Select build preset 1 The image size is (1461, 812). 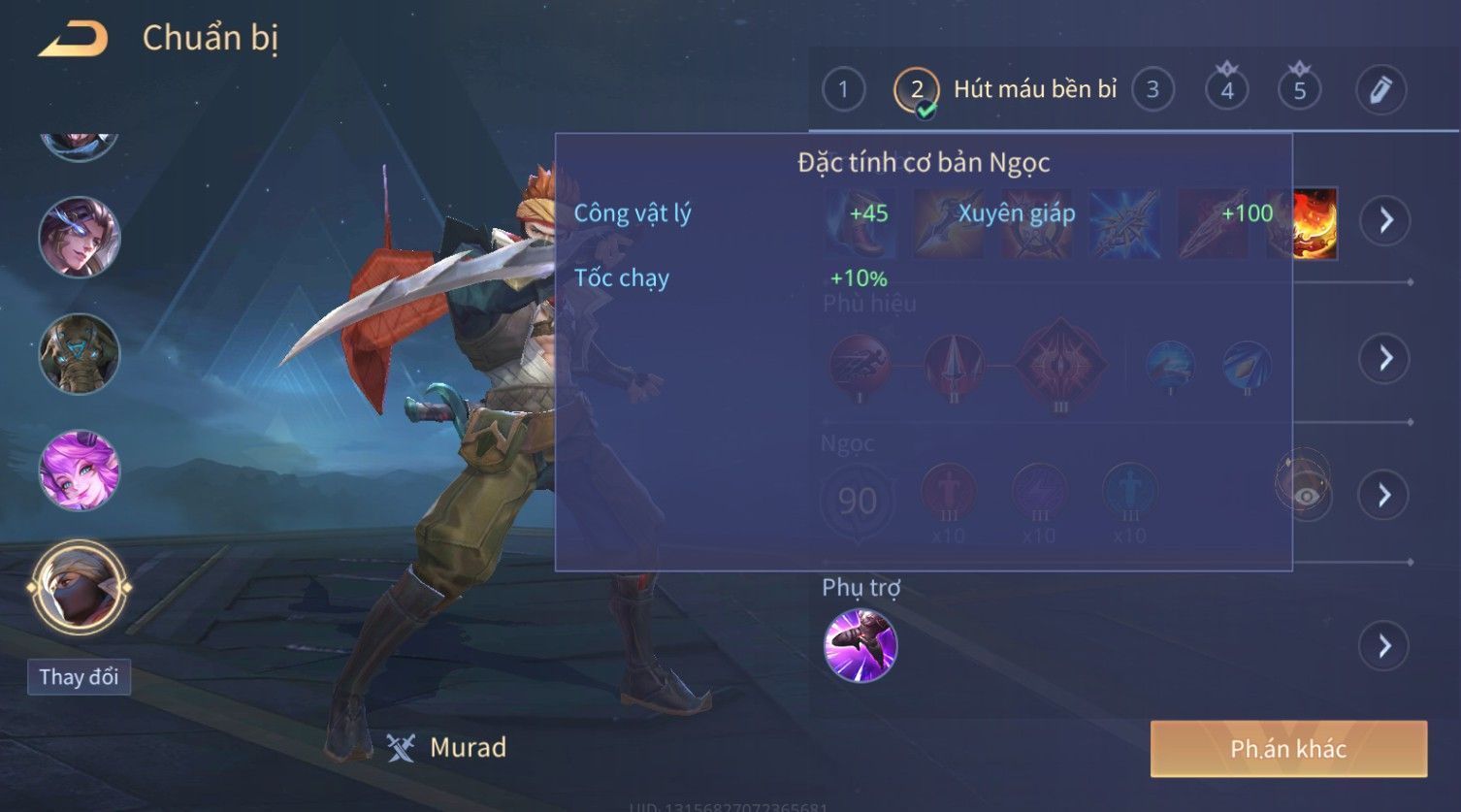[843, 90]
